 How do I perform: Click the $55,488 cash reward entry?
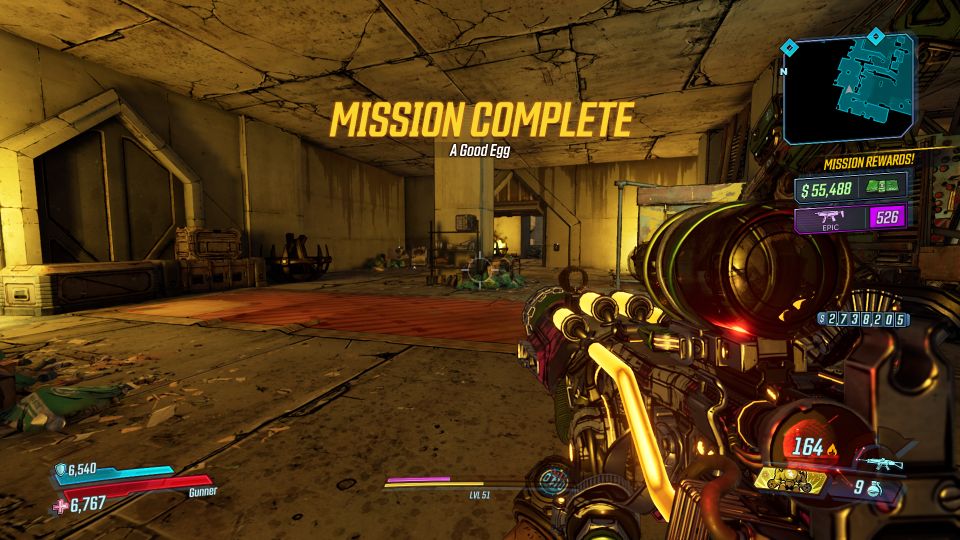tap(852, 187)
